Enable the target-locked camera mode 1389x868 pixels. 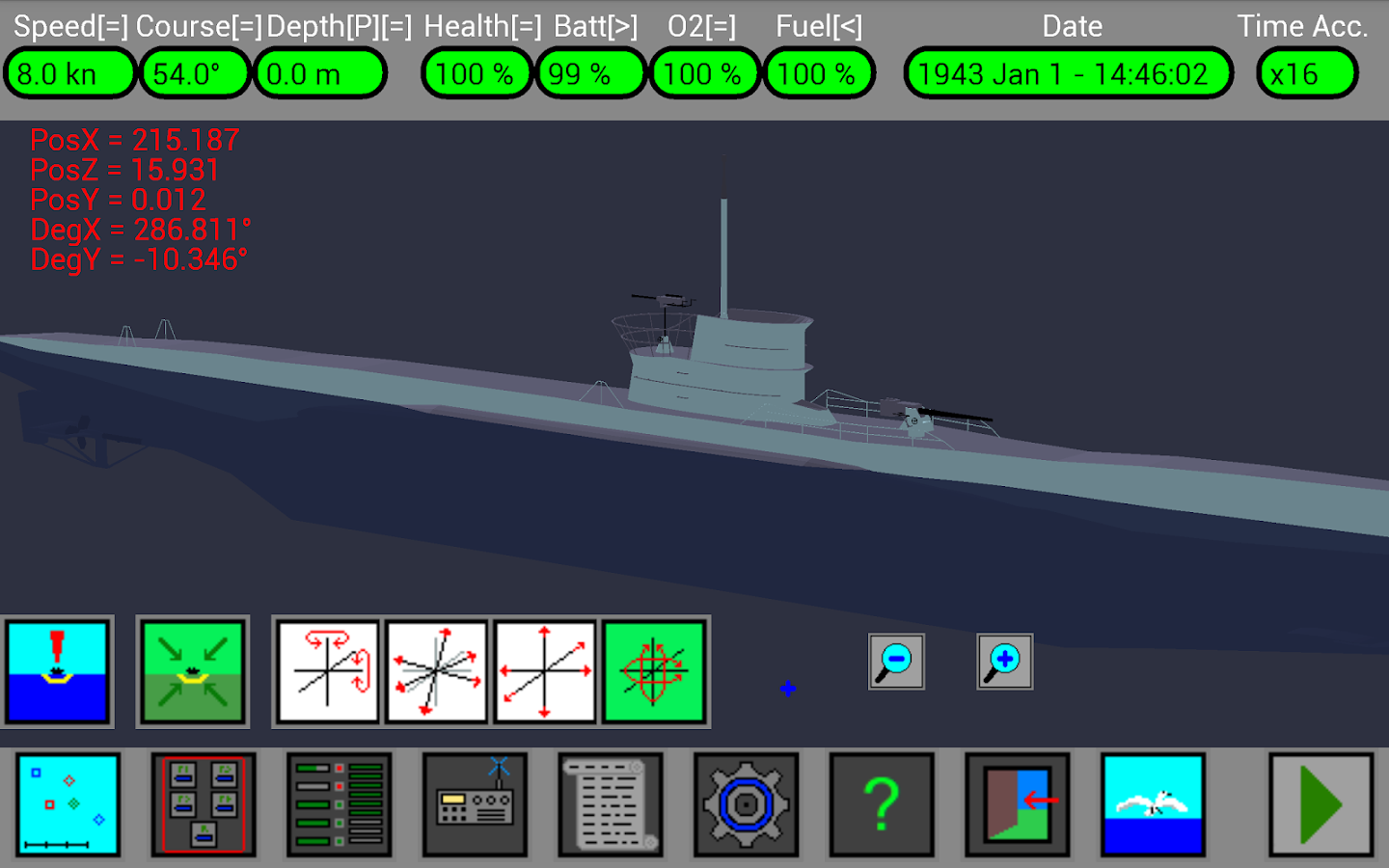click(655, 670)
